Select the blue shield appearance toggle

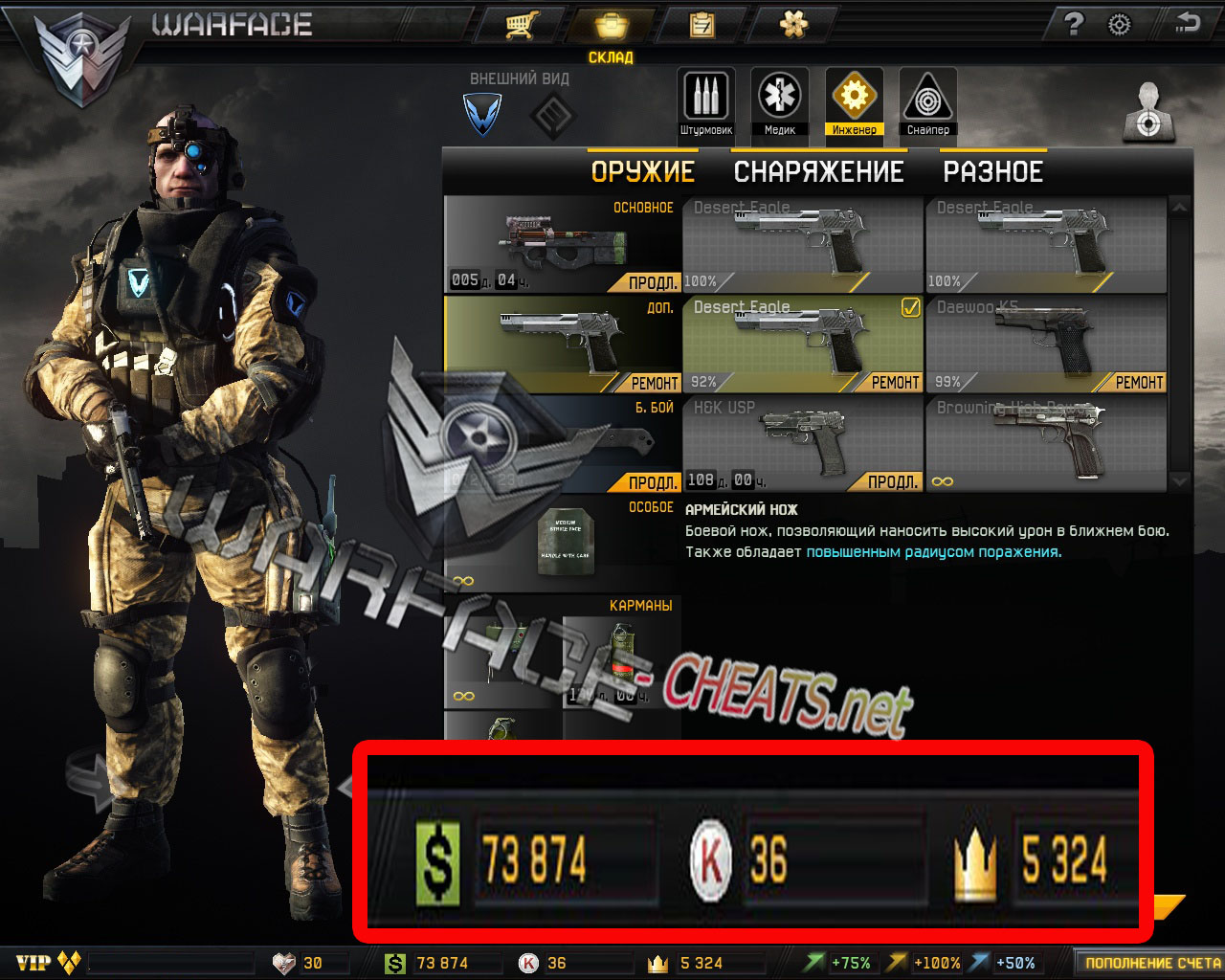(x=483, y=115)
